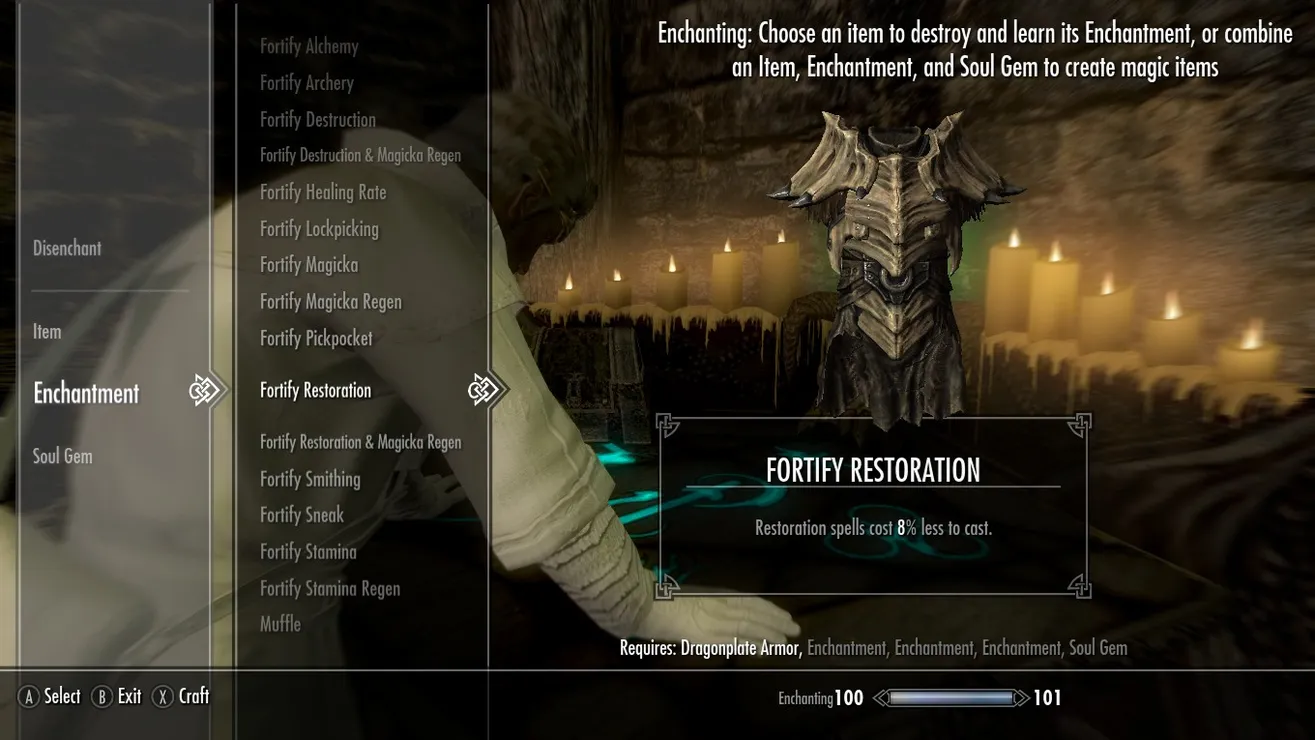This screenshot has width=1315, height=740.
Task: Select the Enchantment category
Action: click(86, 393)
